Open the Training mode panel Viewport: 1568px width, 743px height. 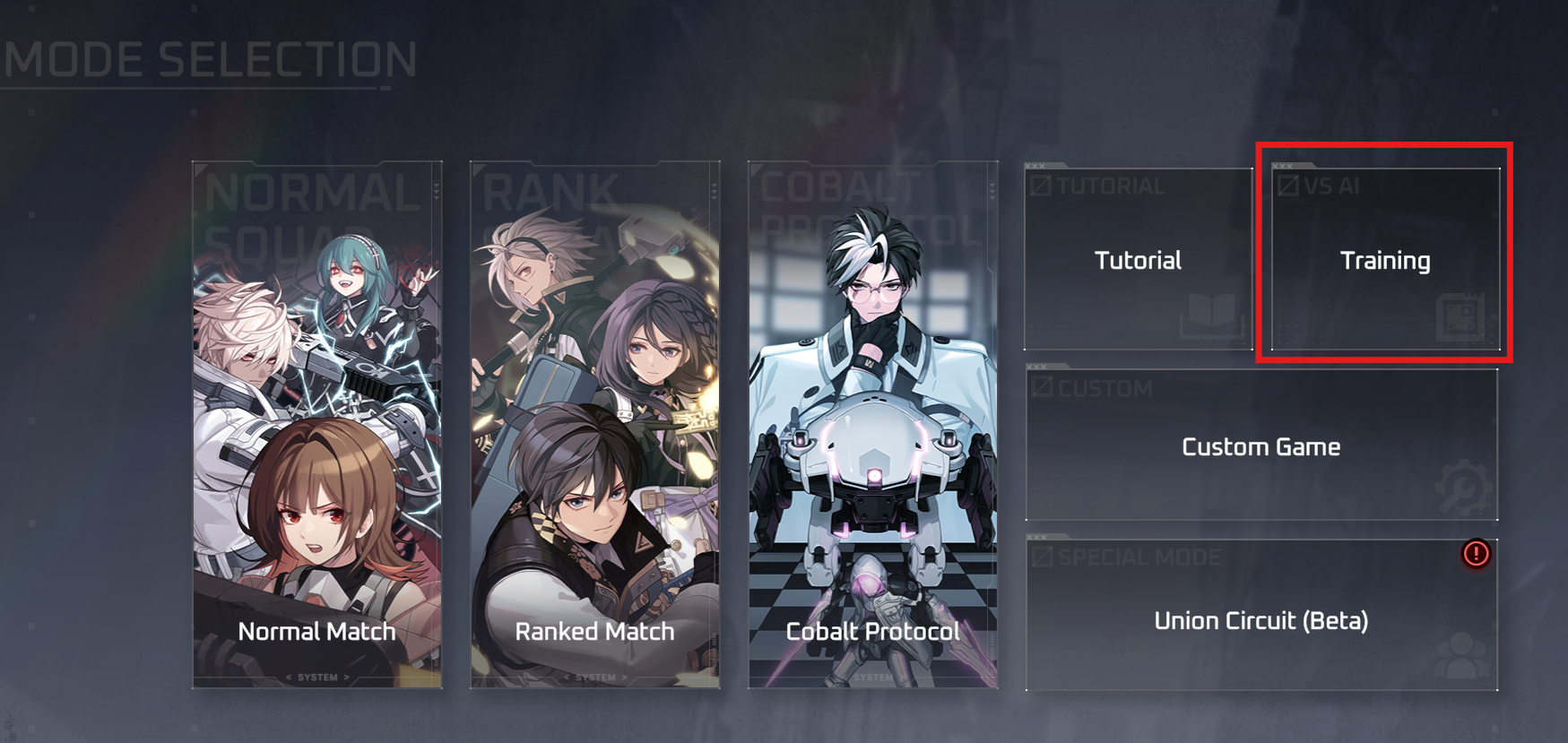coord(1385,261)
